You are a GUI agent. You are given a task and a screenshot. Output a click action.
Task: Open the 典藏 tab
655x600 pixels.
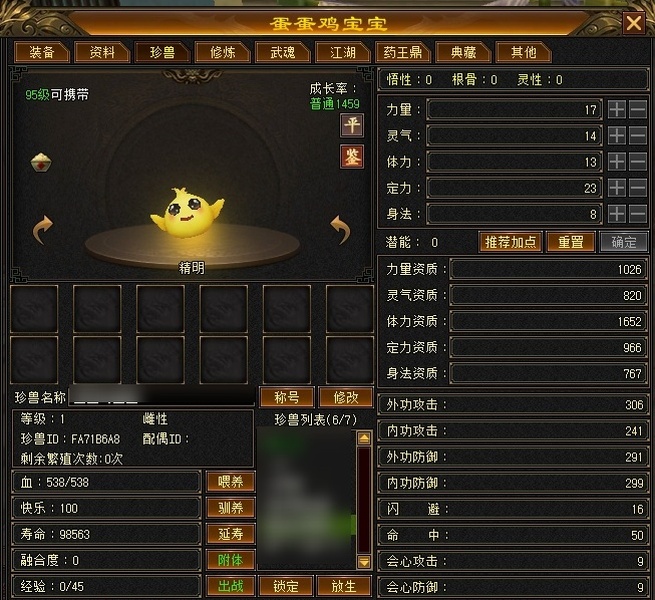coord(463,52)
